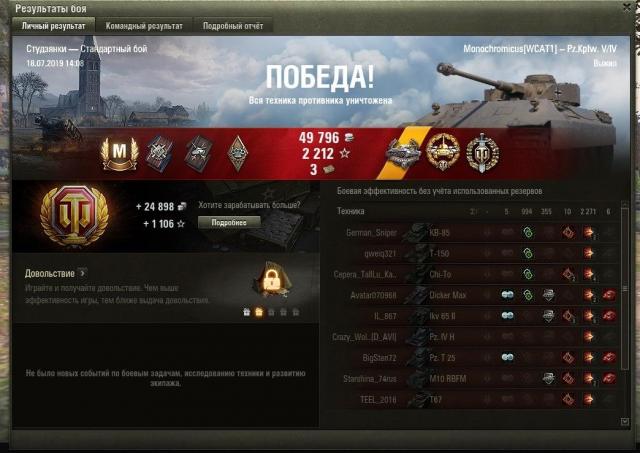Inspect the diamond-shaped medal next to ribbons
Image resolution: width=640 pixels, height=453 pixels.
tap(237, 153)
